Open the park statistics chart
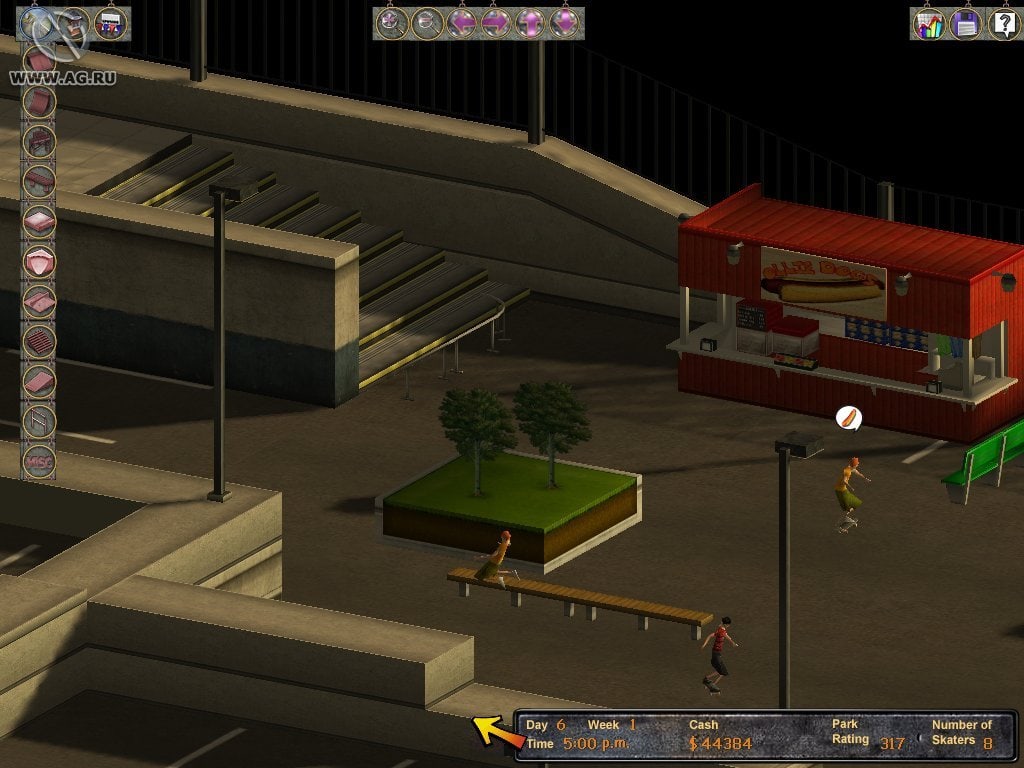This screenshot has width=1024, height=768. coord(928,23)
